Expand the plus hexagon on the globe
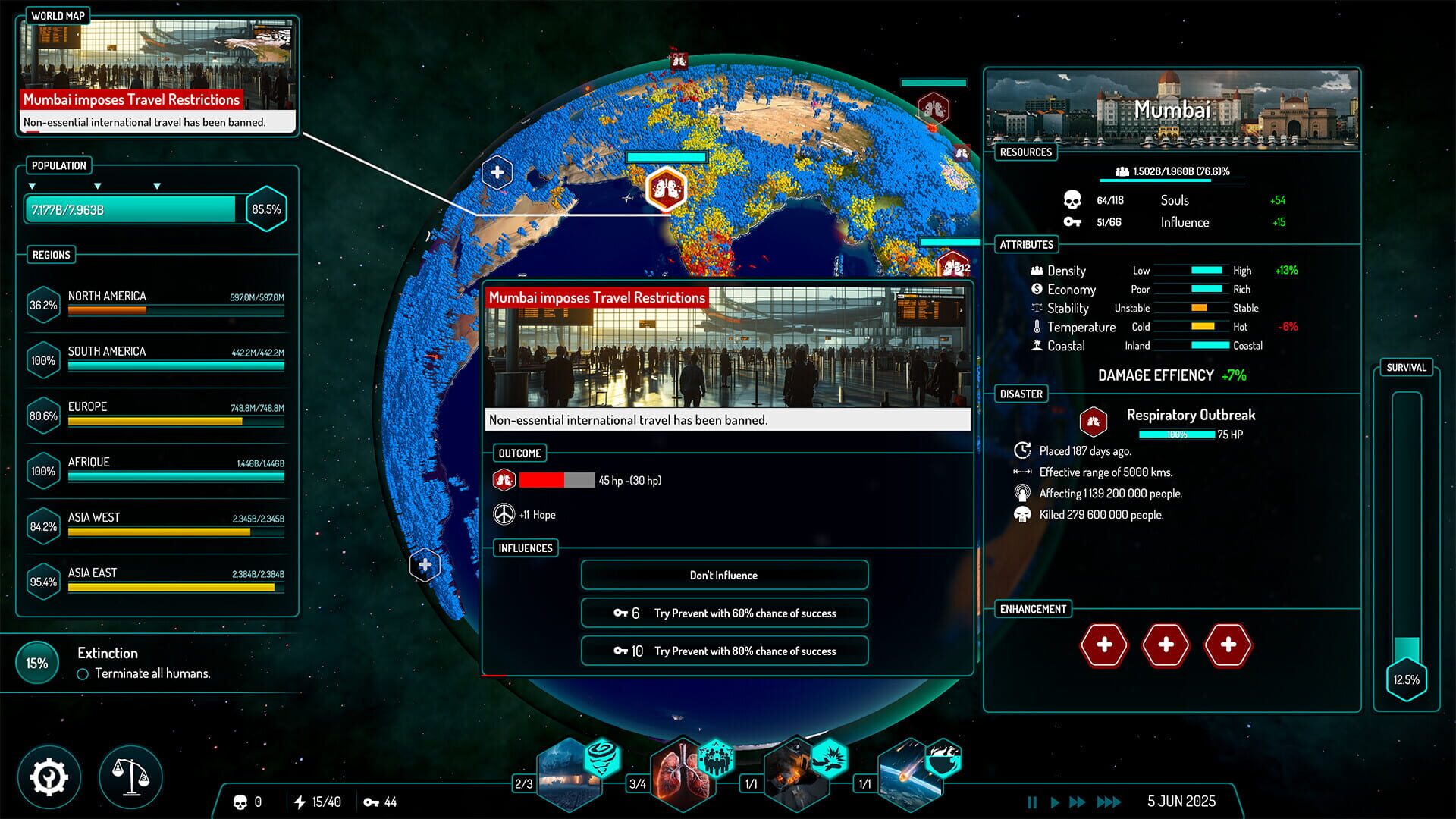 click(498, 171)
